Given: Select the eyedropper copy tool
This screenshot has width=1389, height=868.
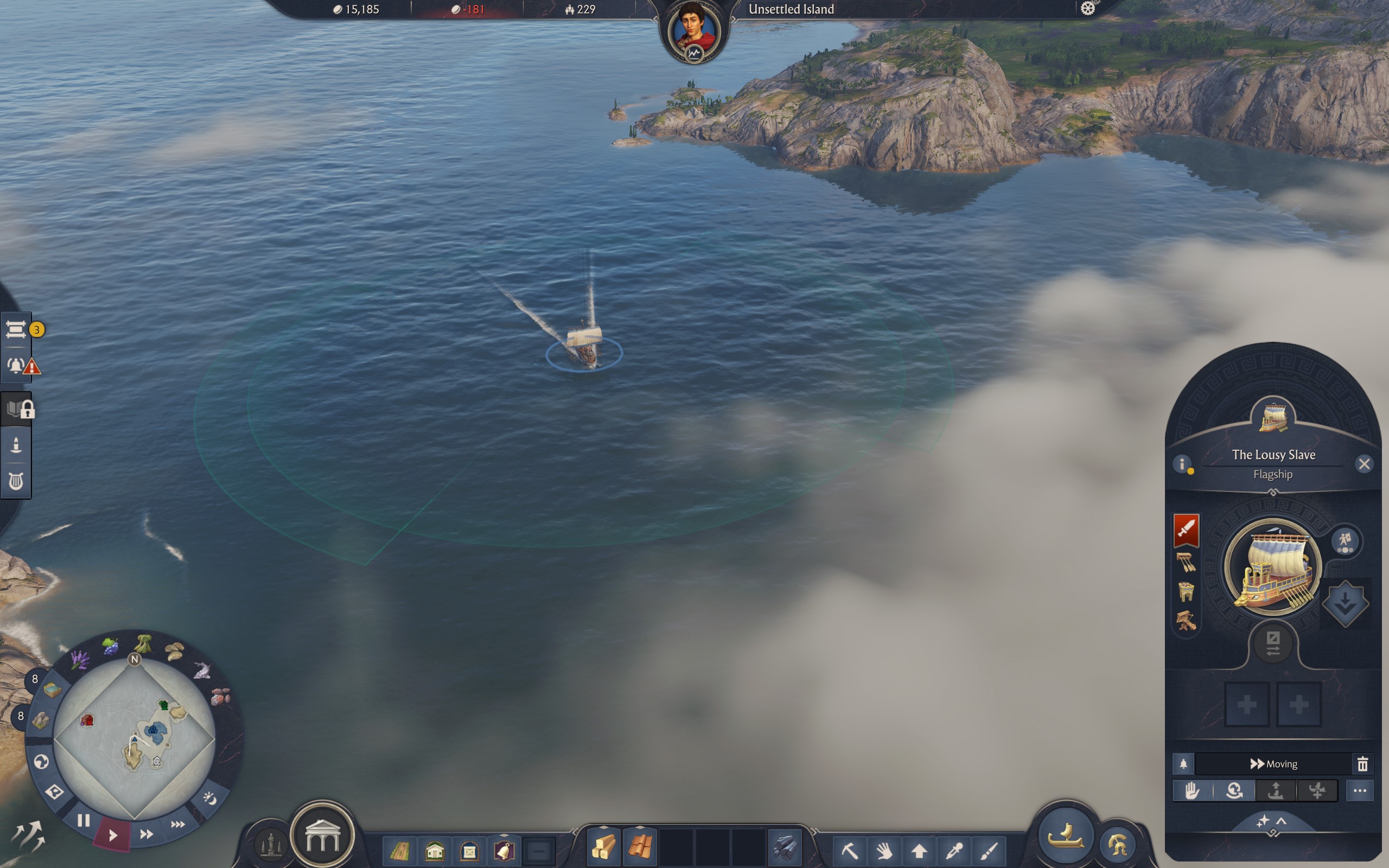Looking at the screenshot, I should pyautogui.click(x=954, y=850).
